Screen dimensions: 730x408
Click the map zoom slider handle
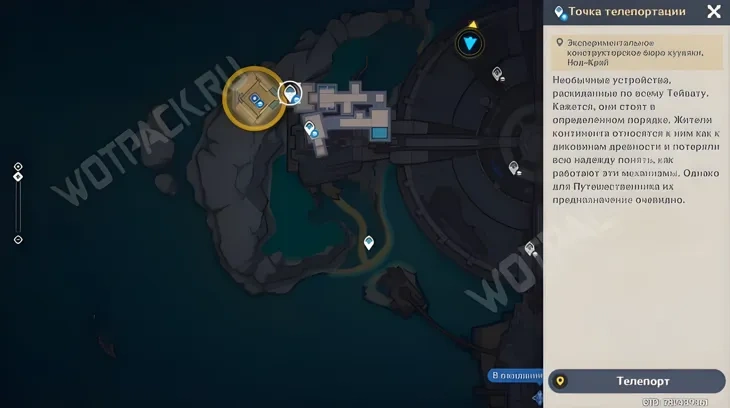(18, 177)
